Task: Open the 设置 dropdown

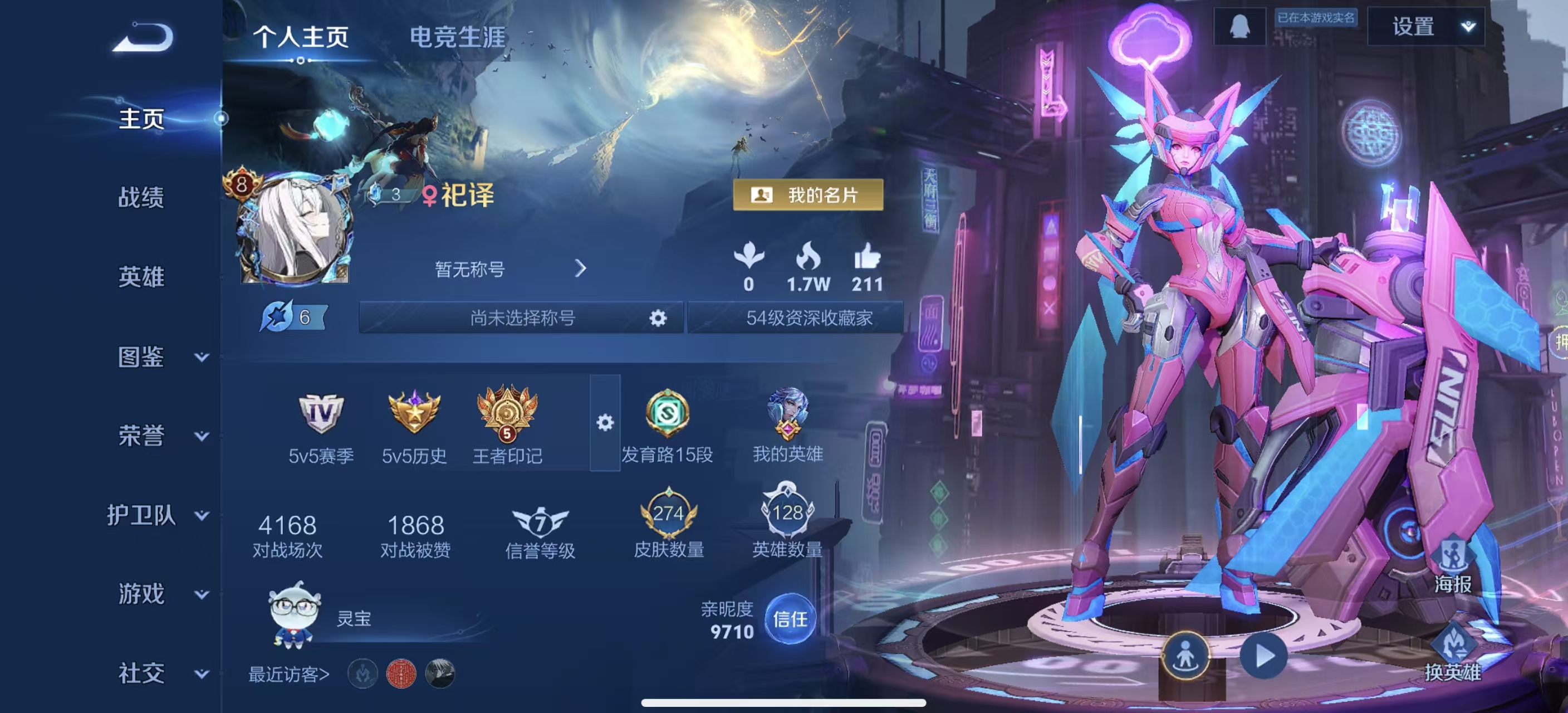Action: coord(1425,27)
